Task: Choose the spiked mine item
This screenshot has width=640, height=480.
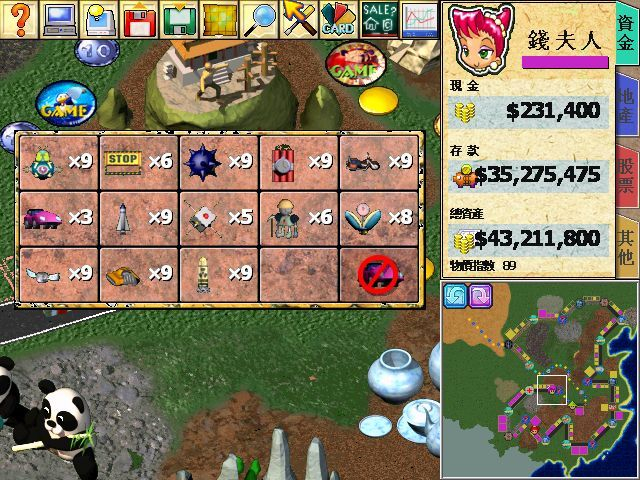Action: pos(204,160)
